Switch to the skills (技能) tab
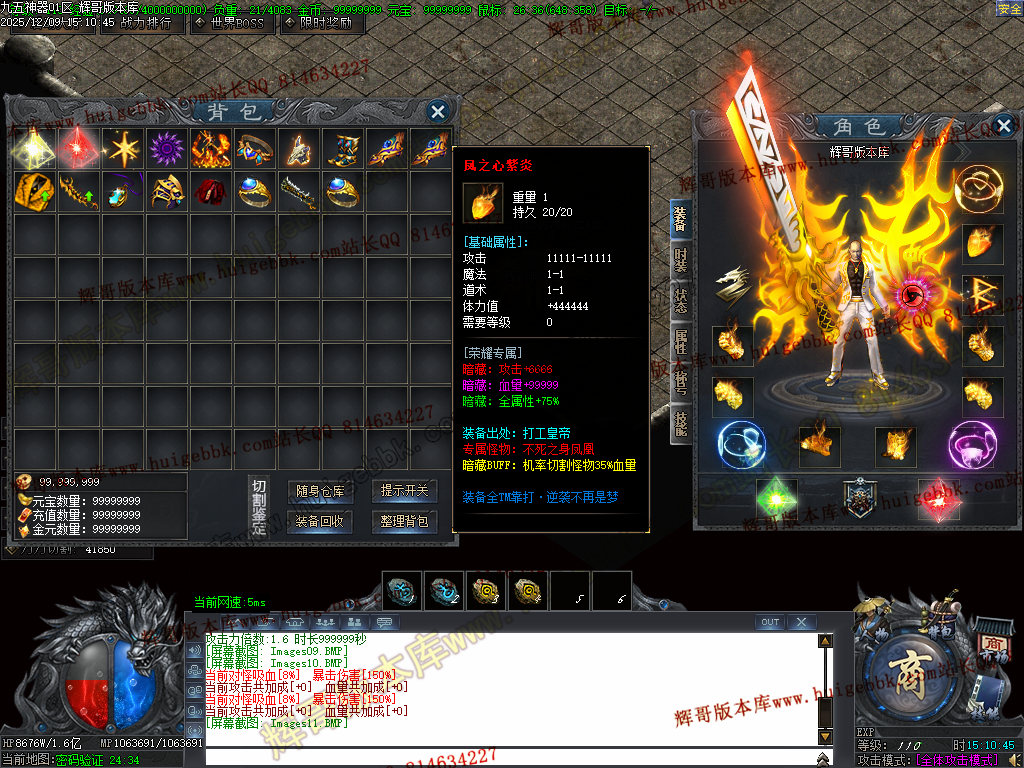 pos(680,423)
